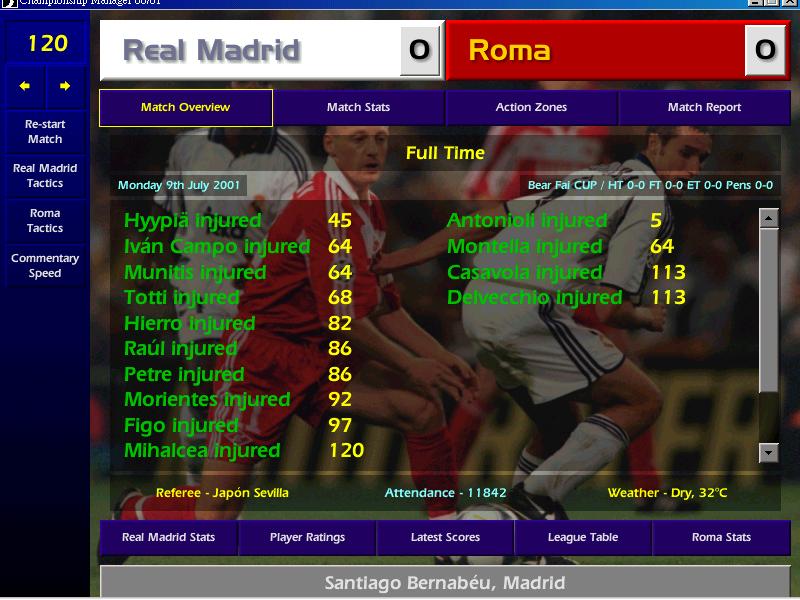This screenshot has height=600, width=800.
Task: View the Match Report tab
Action: coord(704,108)
